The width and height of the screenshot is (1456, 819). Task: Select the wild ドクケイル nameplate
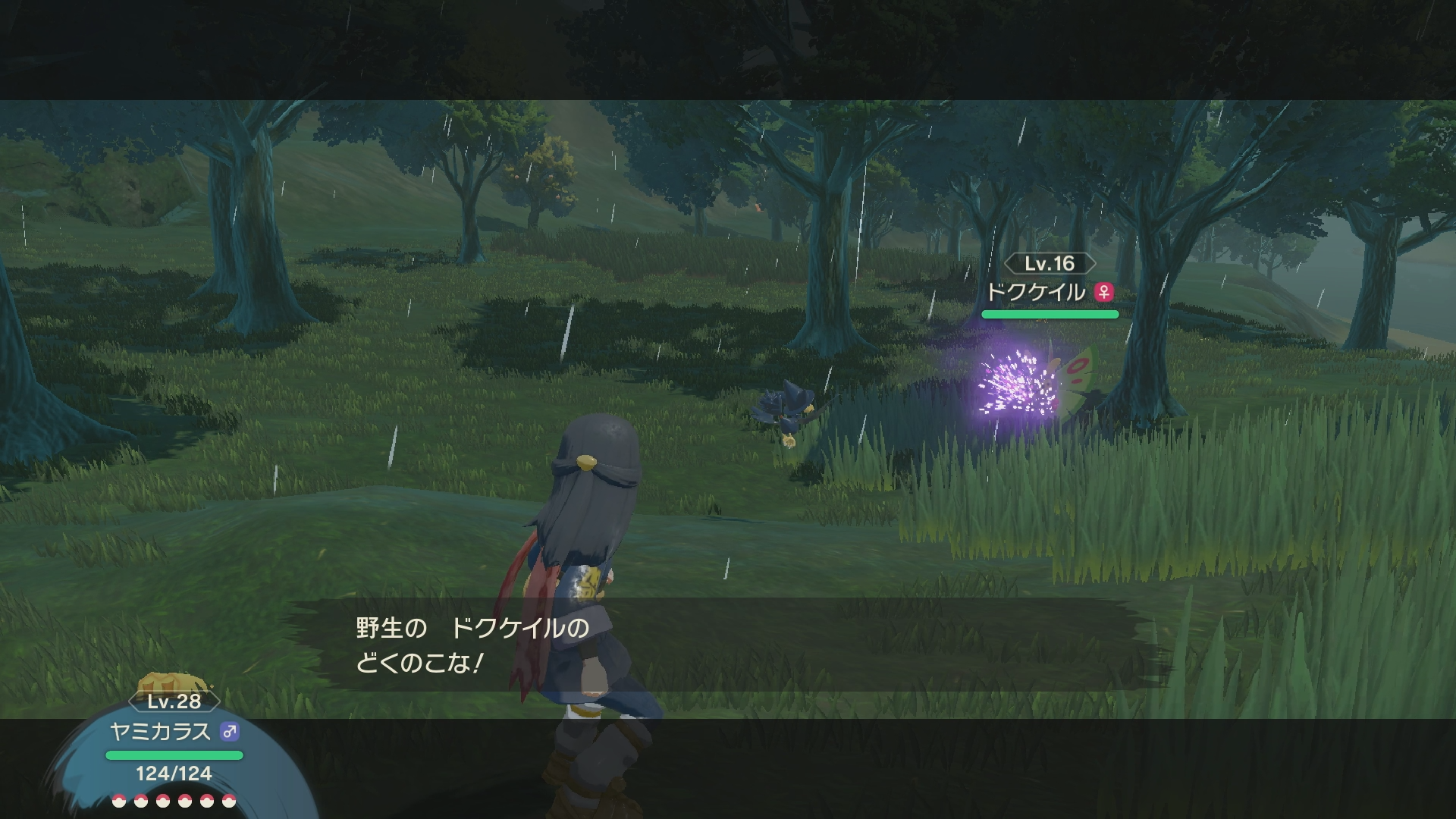1050,291
